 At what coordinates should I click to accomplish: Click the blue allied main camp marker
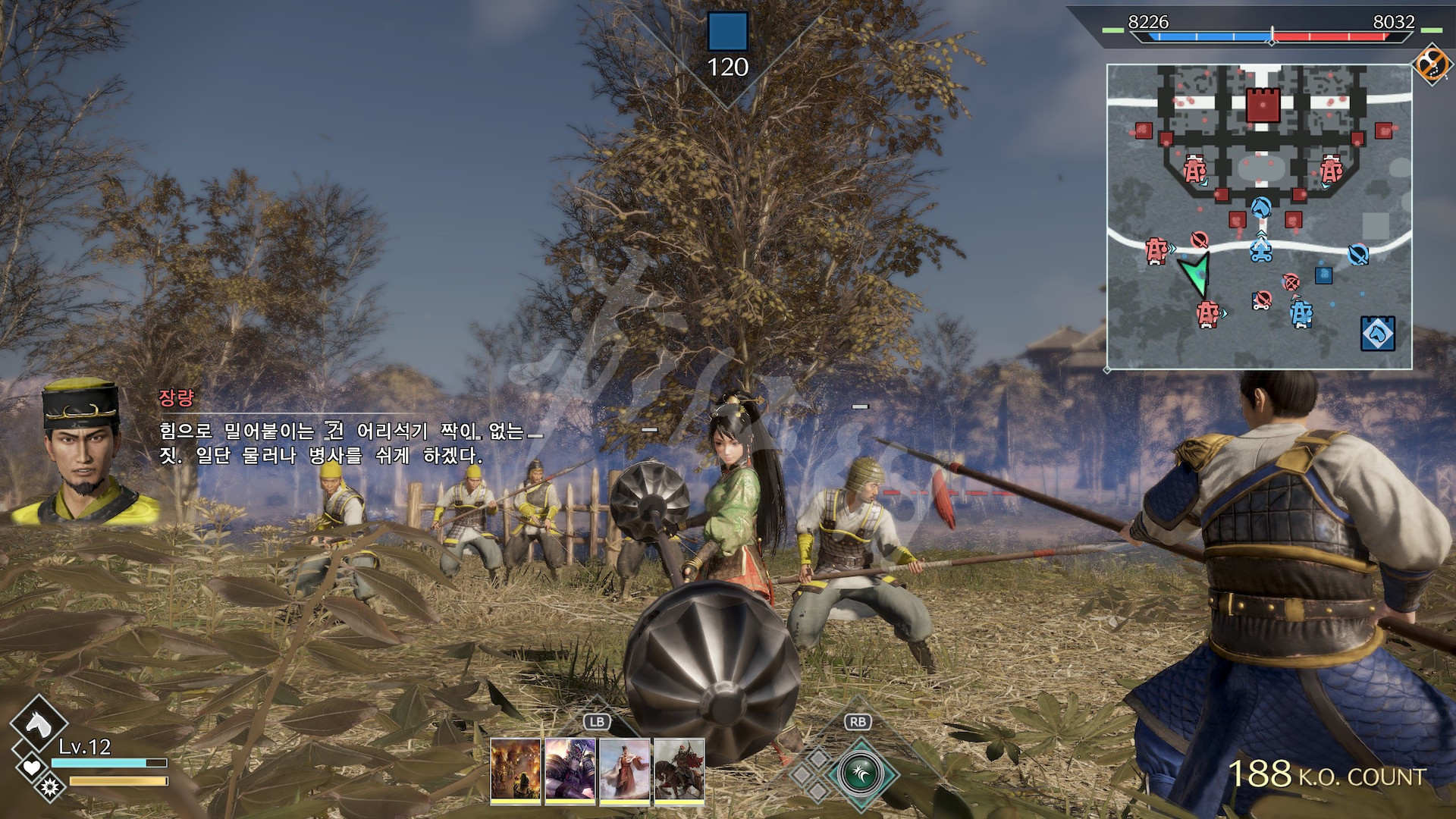[1377, 333]
